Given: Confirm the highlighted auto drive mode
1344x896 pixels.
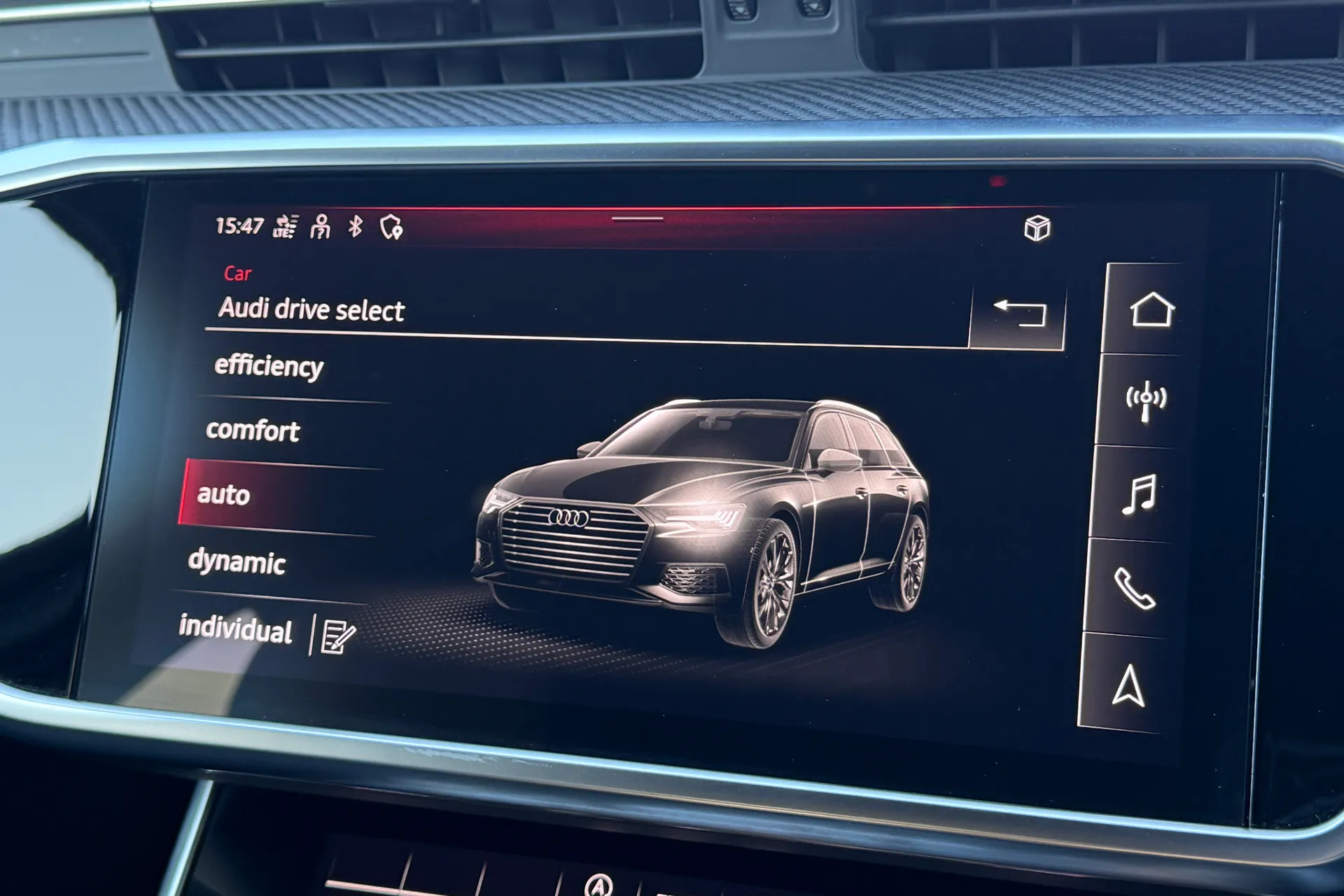Looking at the screenshot, I should point(224,496).
